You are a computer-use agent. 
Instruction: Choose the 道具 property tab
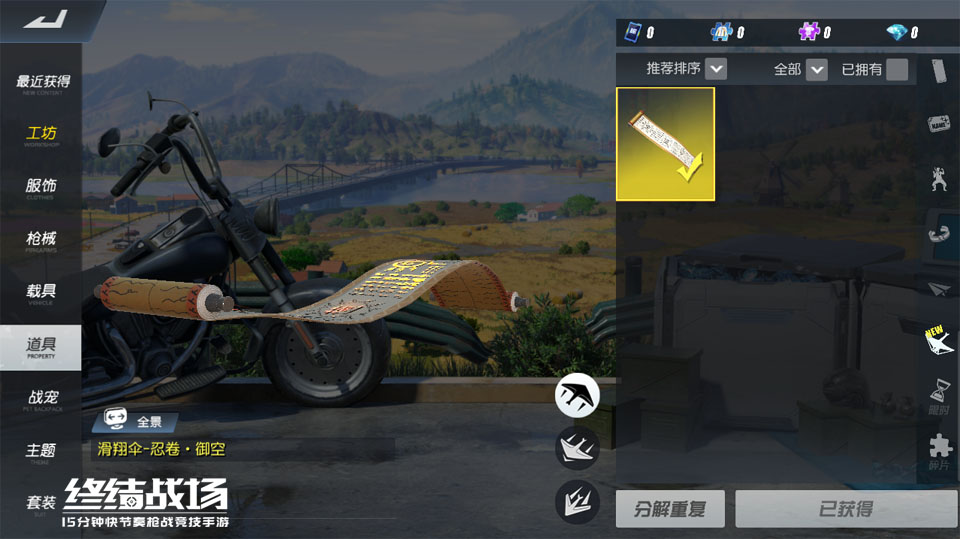(42, 346)
